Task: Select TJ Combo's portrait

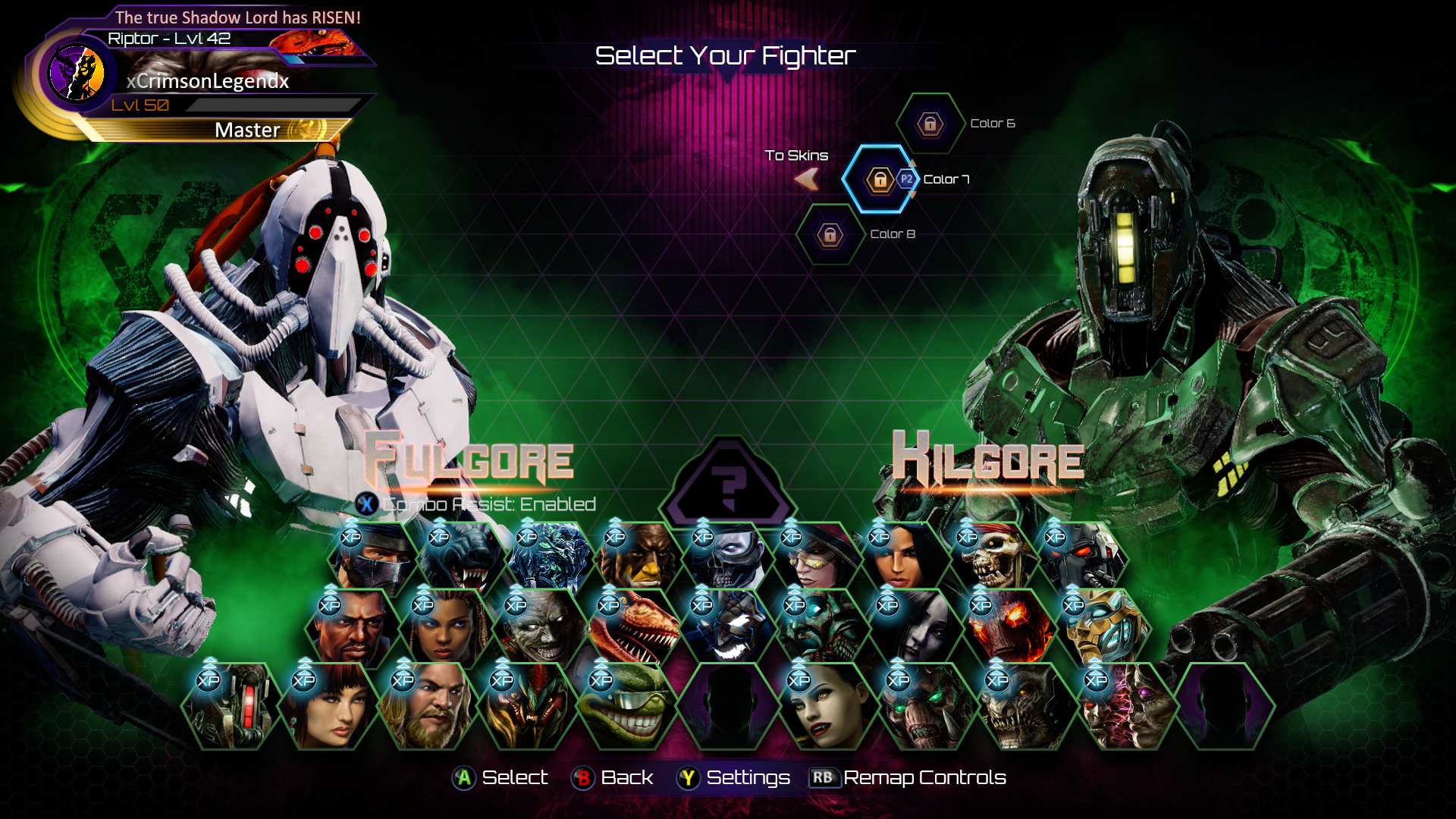Action: (x=352, y=629)
